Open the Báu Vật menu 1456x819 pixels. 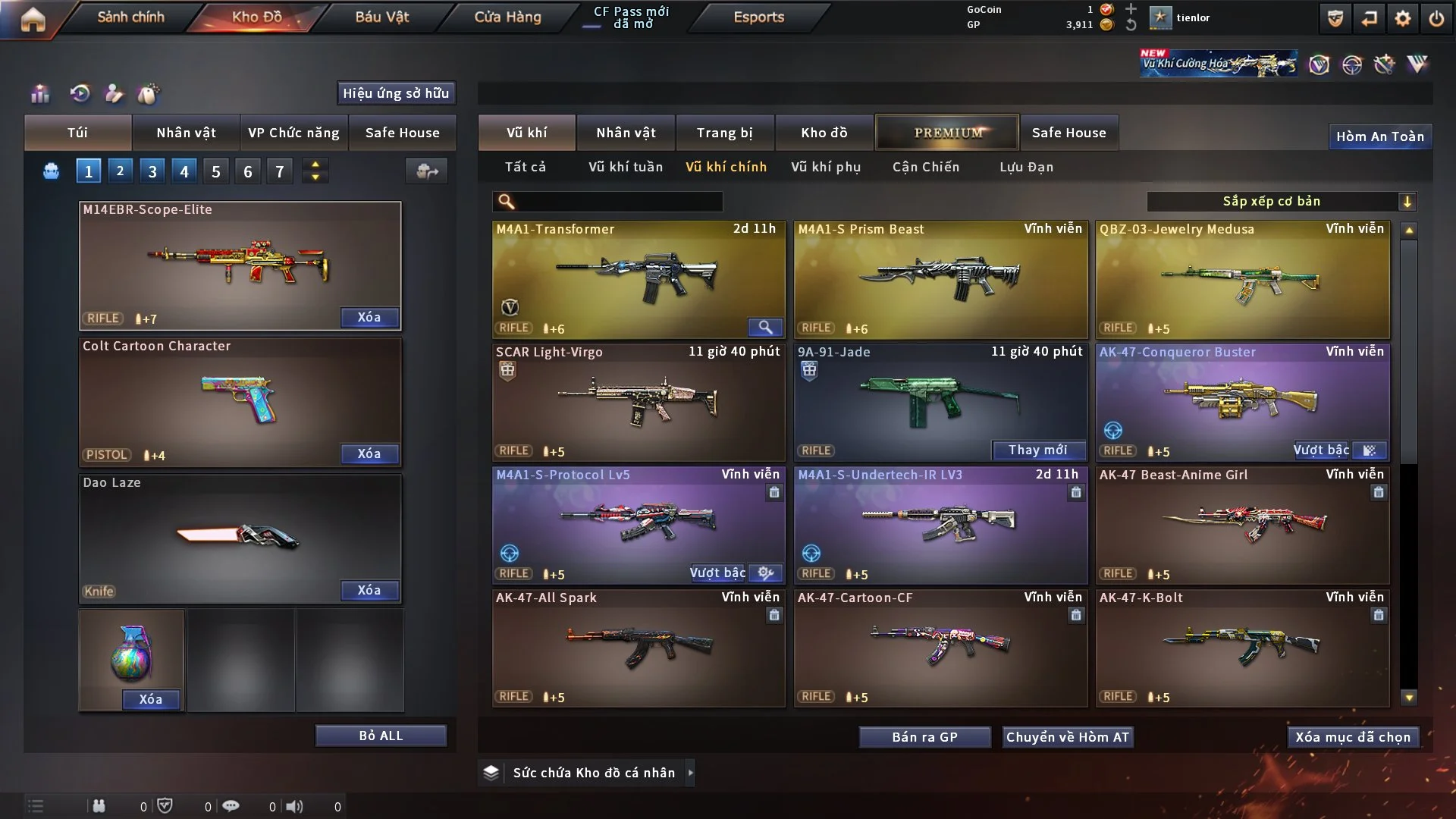click(381, 17)
